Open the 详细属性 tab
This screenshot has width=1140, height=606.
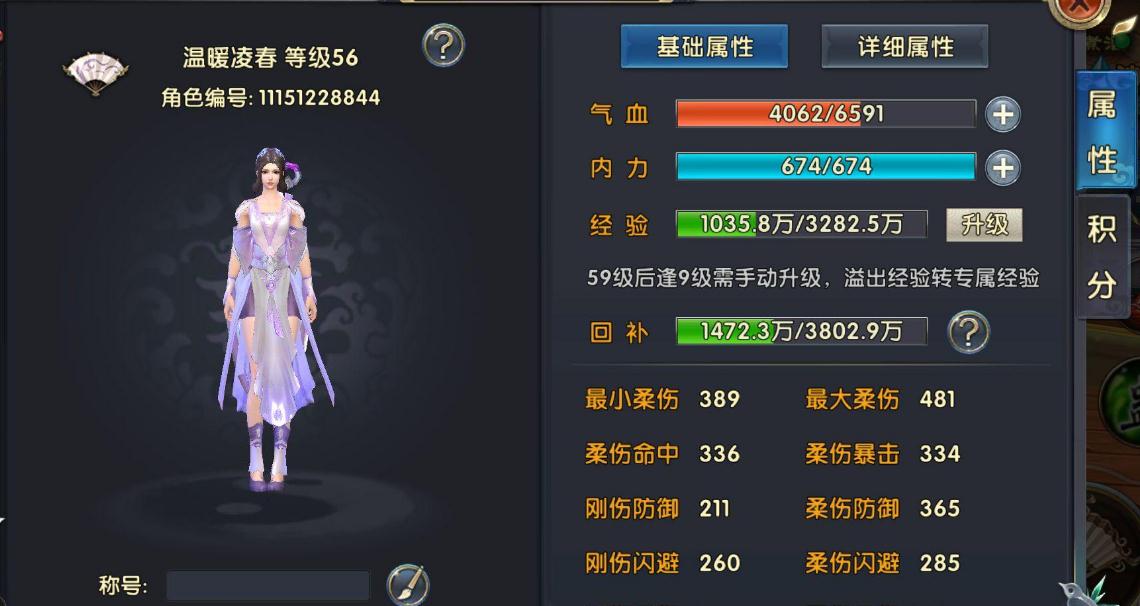[x=905, y=47]
